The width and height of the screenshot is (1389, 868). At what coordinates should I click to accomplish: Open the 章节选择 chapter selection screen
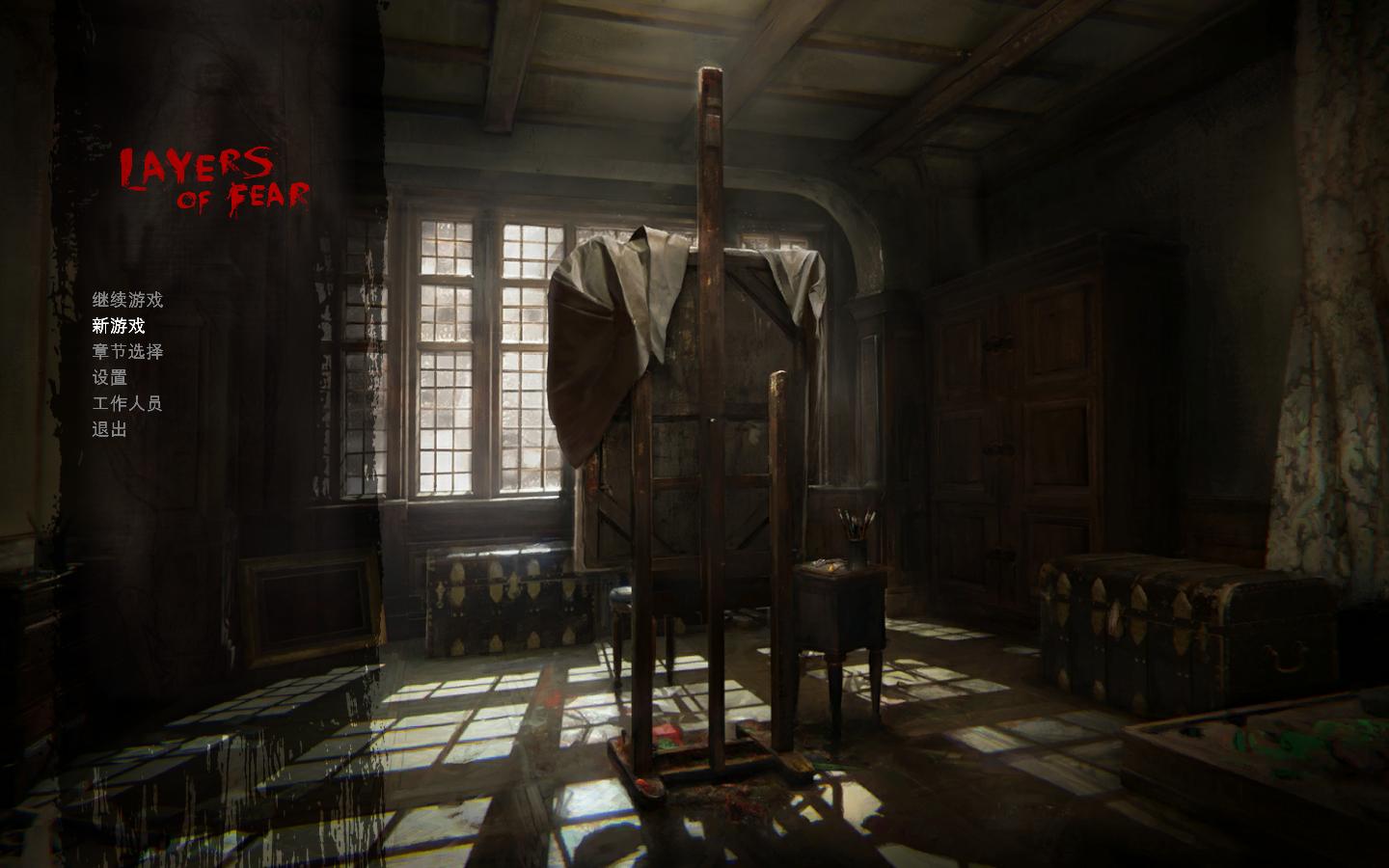(x=127, y=353)
